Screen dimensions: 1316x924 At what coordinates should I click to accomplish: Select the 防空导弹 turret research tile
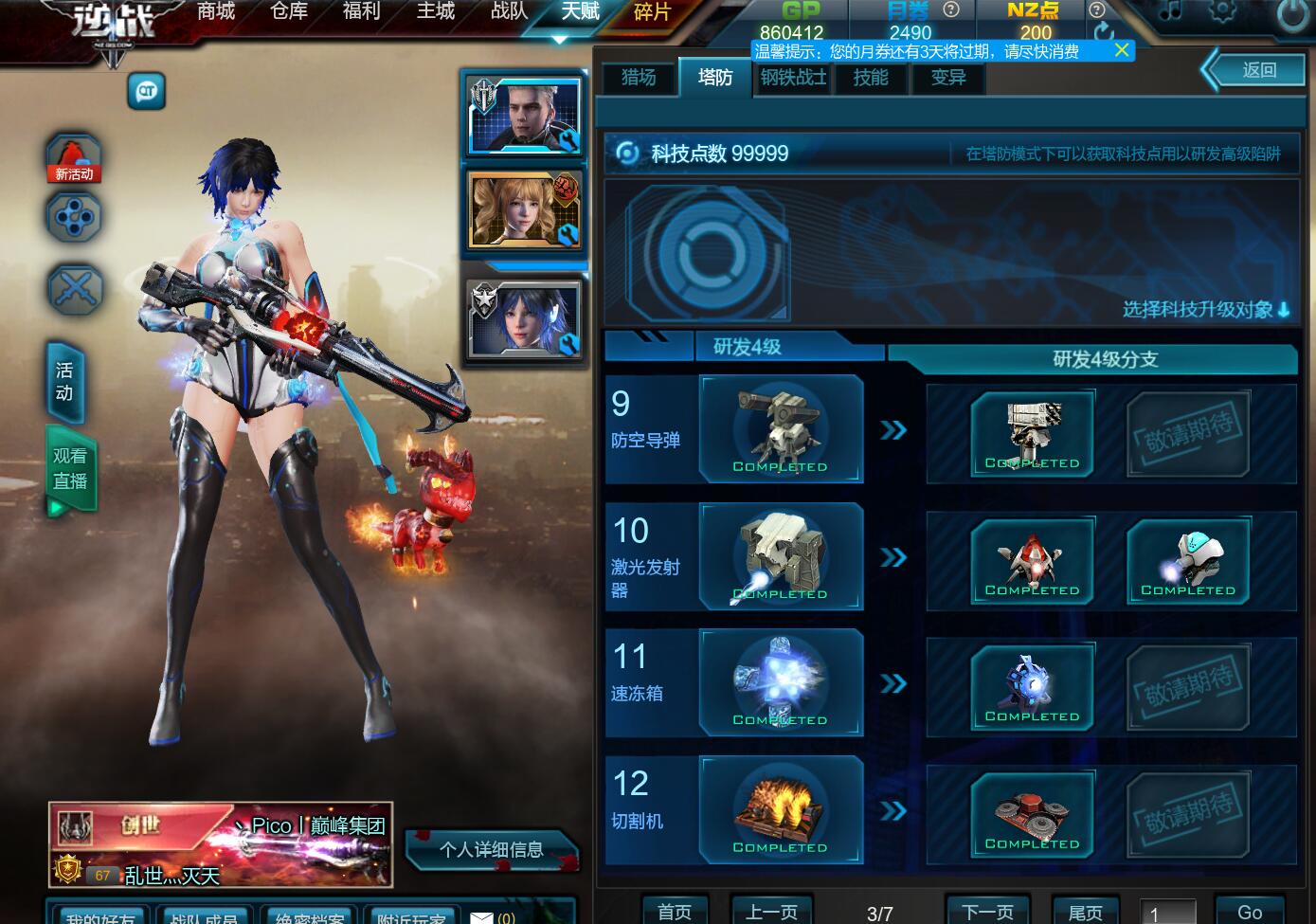point(781,429)
